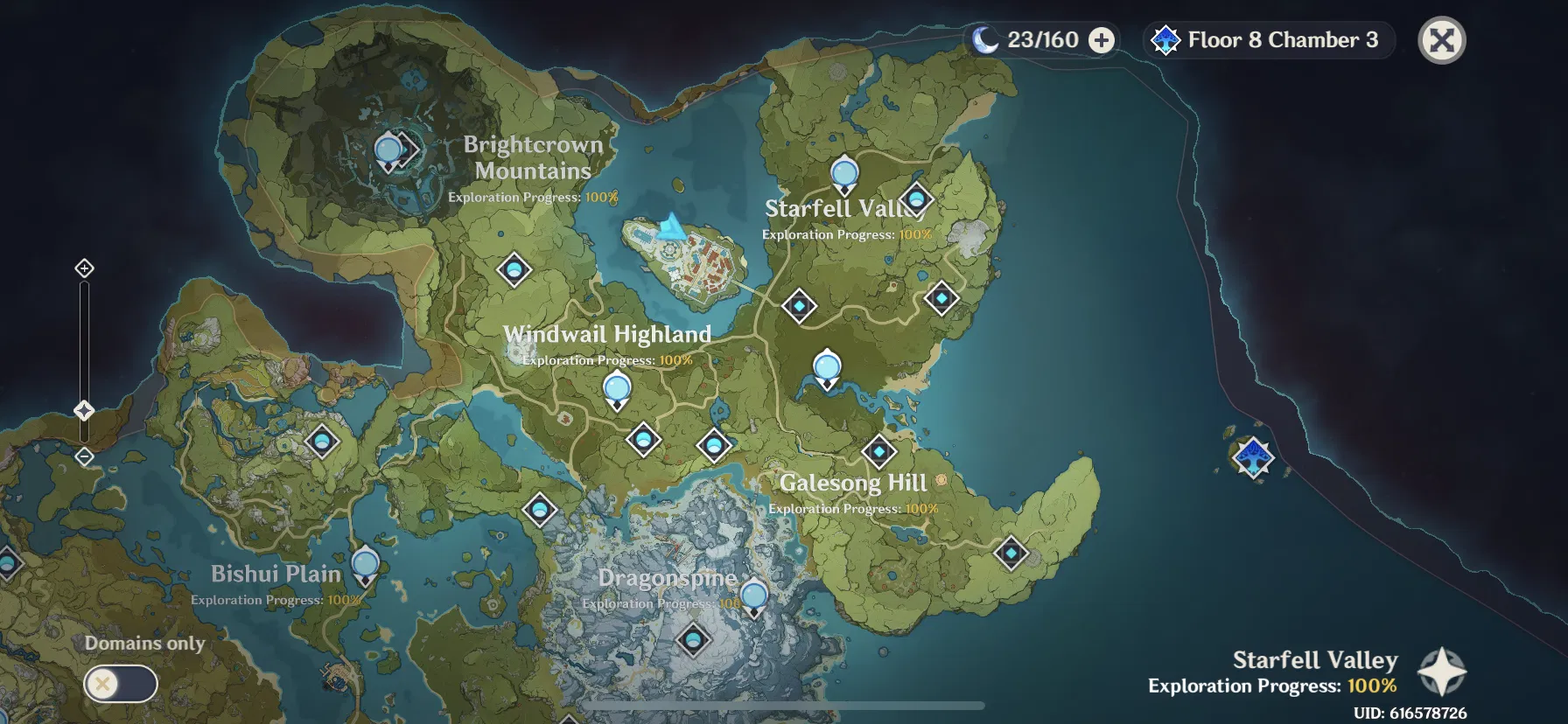The image size is (1568, 724).
Task: Click the domain icon east of Starfell Valley
Action: (x=940, y=297)
